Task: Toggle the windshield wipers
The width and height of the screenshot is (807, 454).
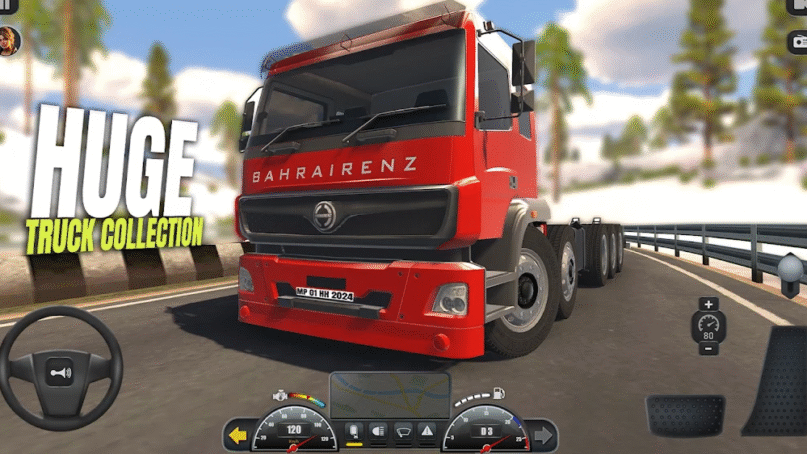Action: (402, 432)
